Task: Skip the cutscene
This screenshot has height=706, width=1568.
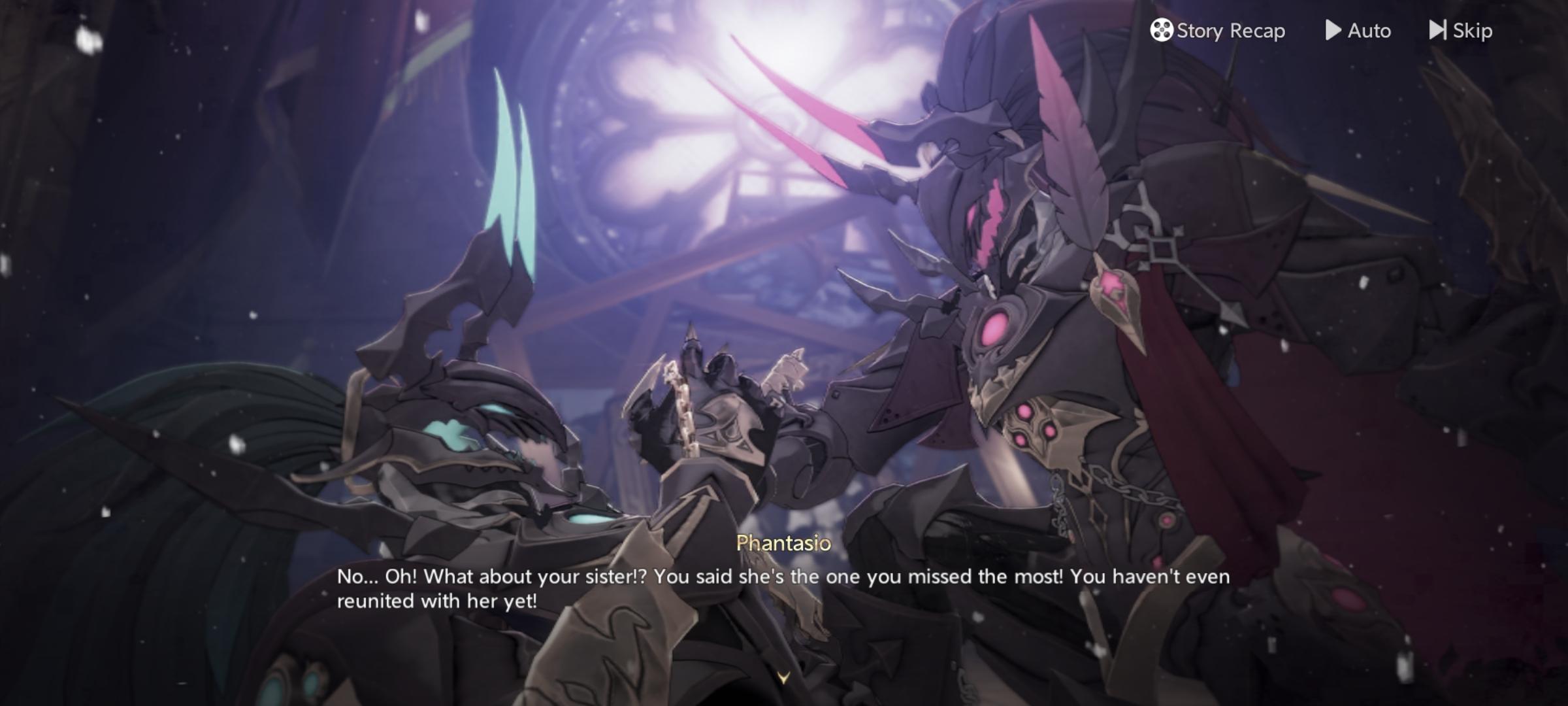Action: pos(1461,31)
